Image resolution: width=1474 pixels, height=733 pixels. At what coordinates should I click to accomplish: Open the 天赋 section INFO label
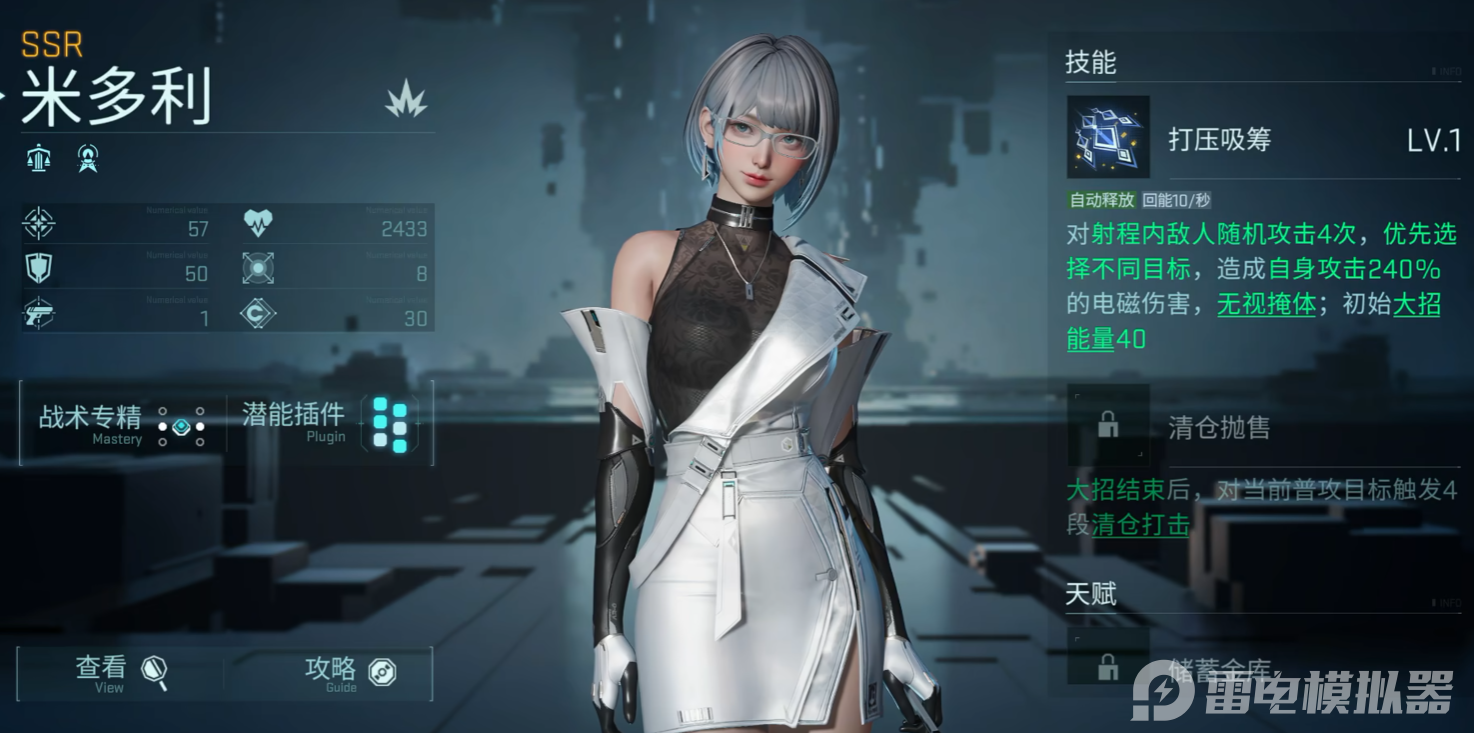pos(1449,604)
